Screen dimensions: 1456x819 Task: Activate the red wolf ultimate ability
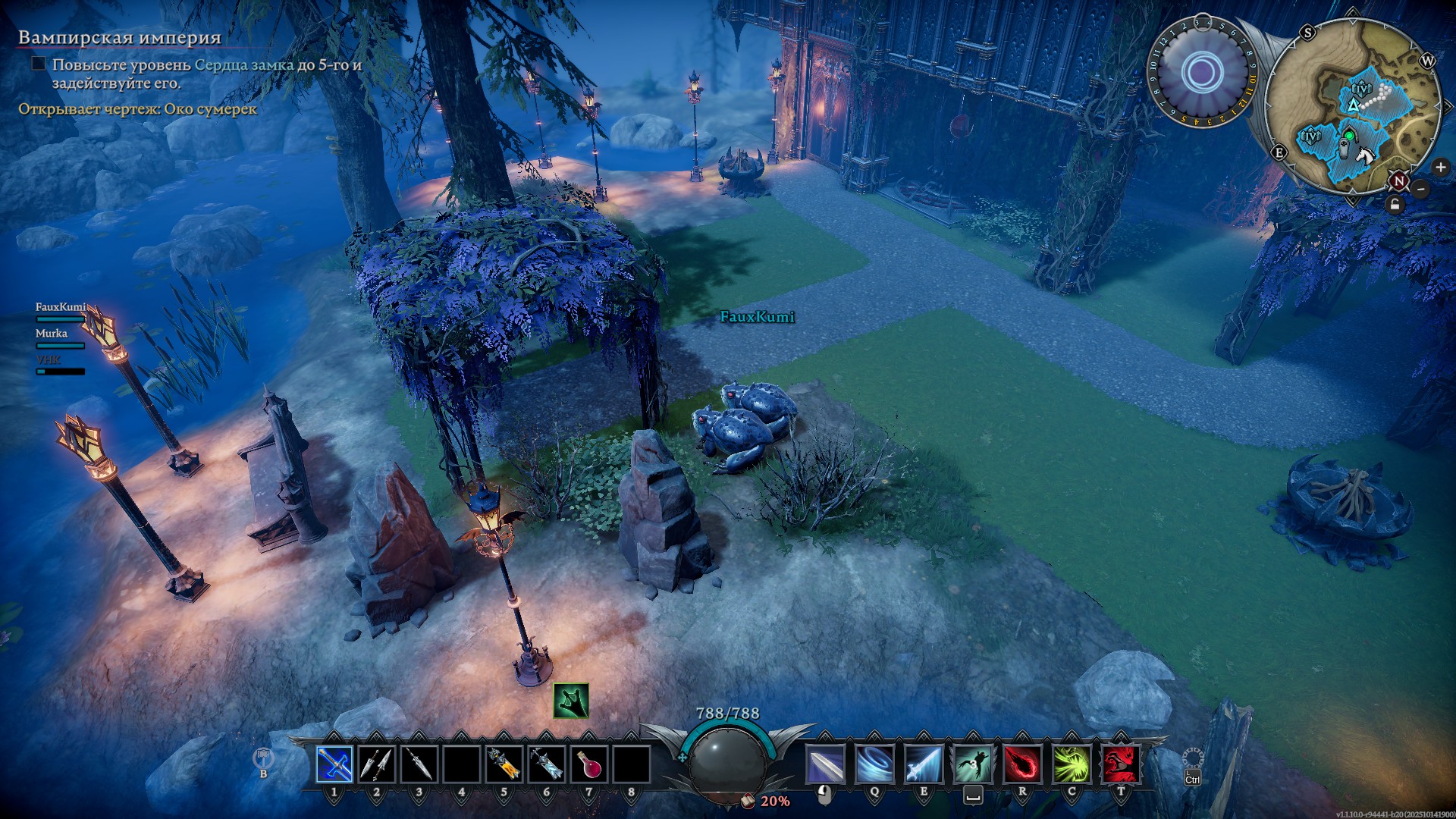(x=1121, y=764)
